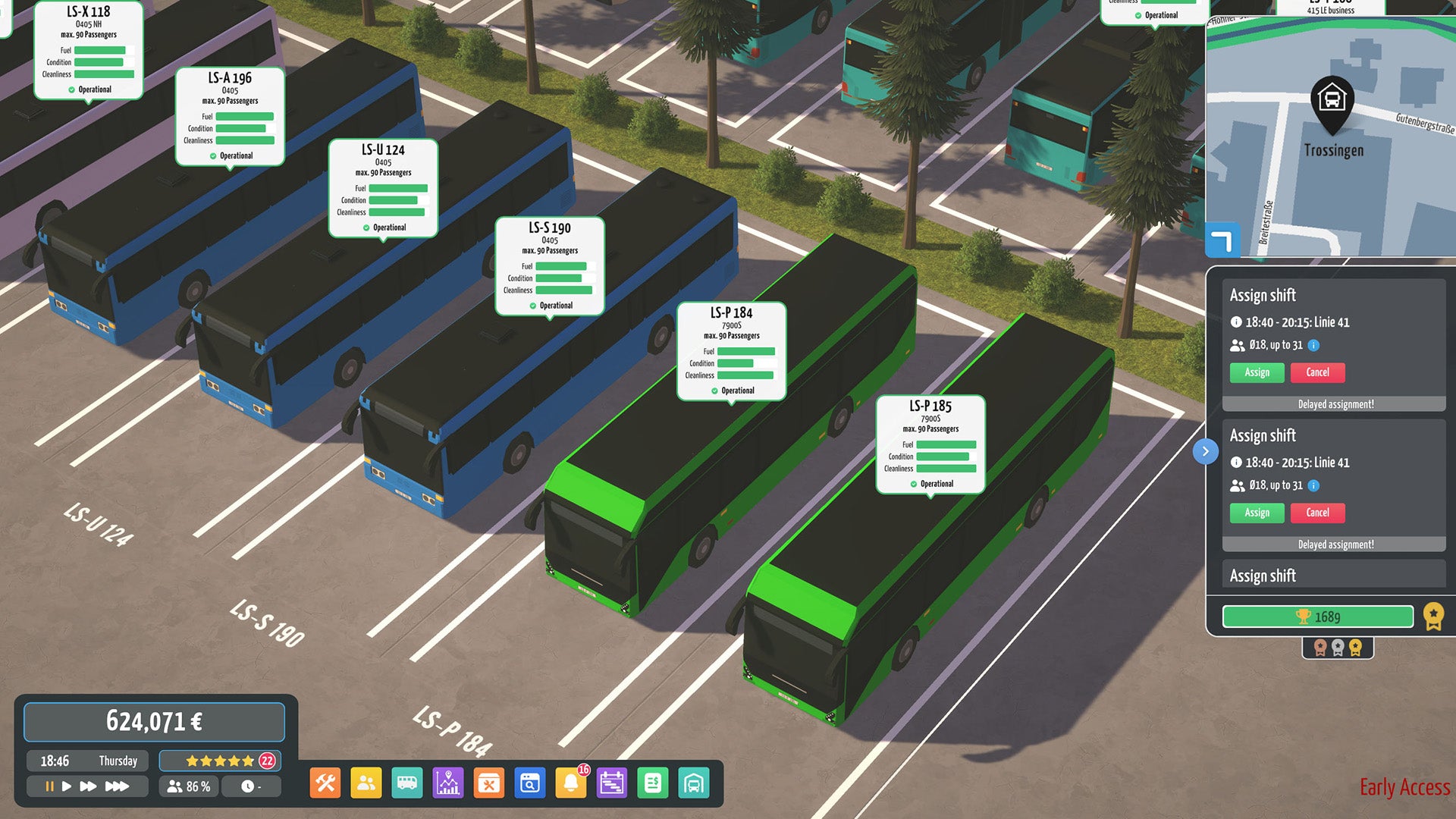1456x819 pixels.
Task: Expand the third Assign shift entry
Action: (x=1333, y=576)
